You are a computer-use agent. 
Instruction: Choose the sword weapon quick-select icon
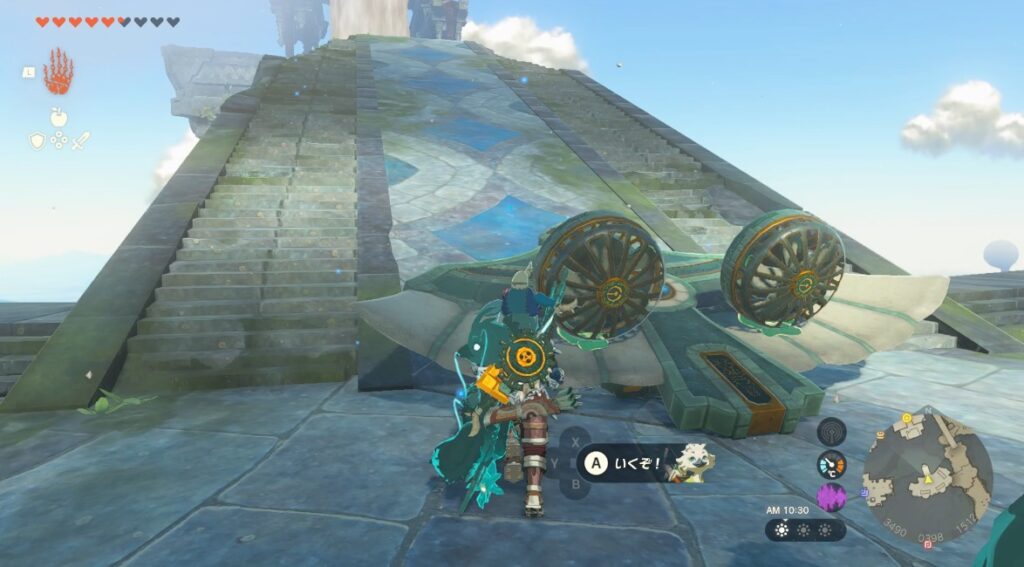click(x=81, y=141)
